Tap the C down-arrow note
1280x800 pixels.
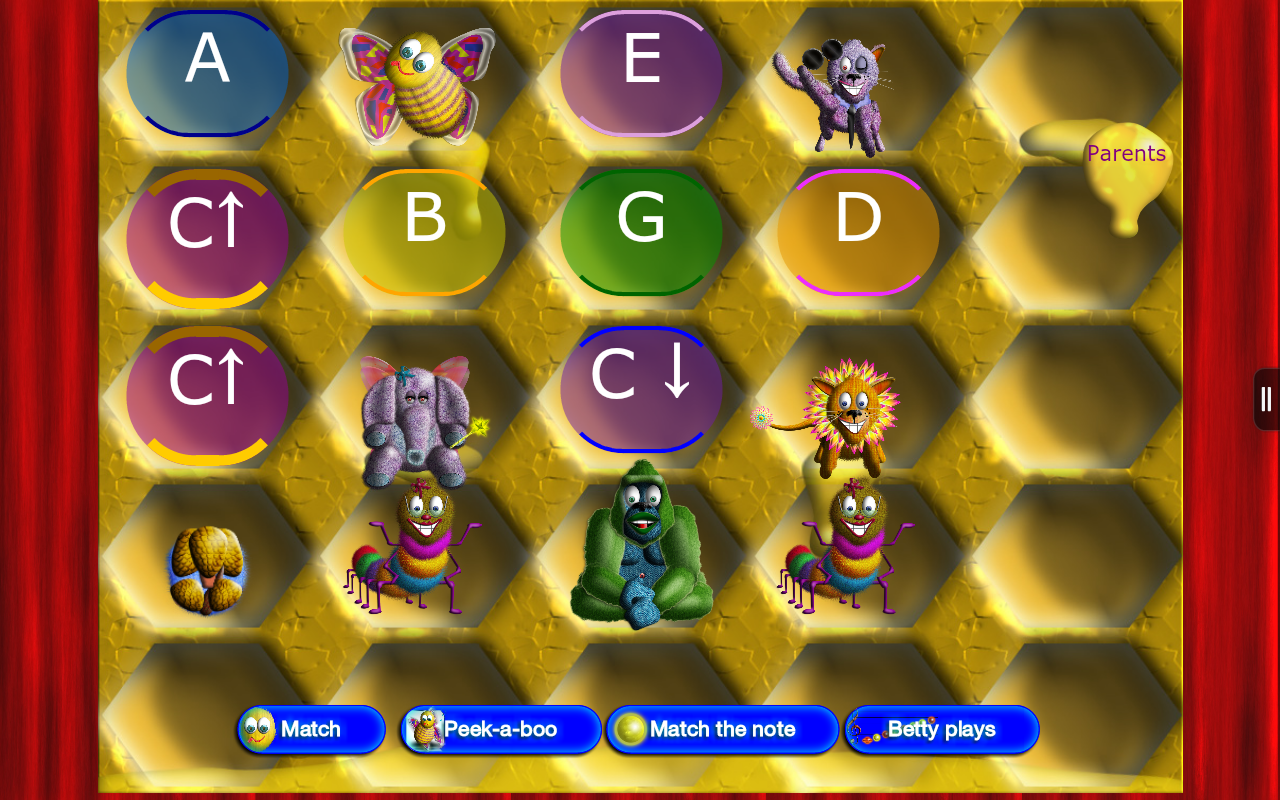(x=640, y=388)
